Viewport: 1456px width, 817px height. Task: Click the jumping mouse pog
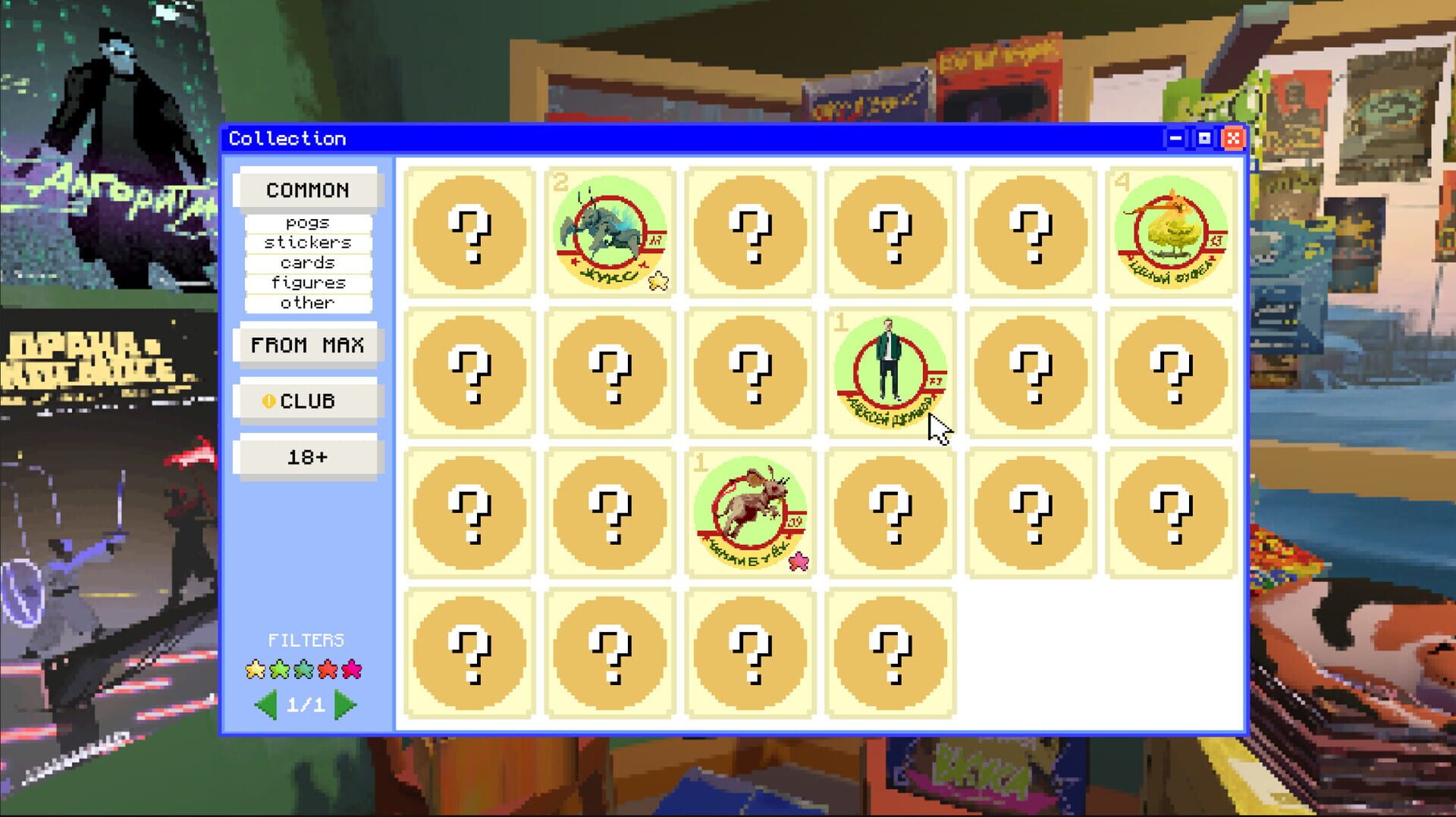(x=750, y=512)
